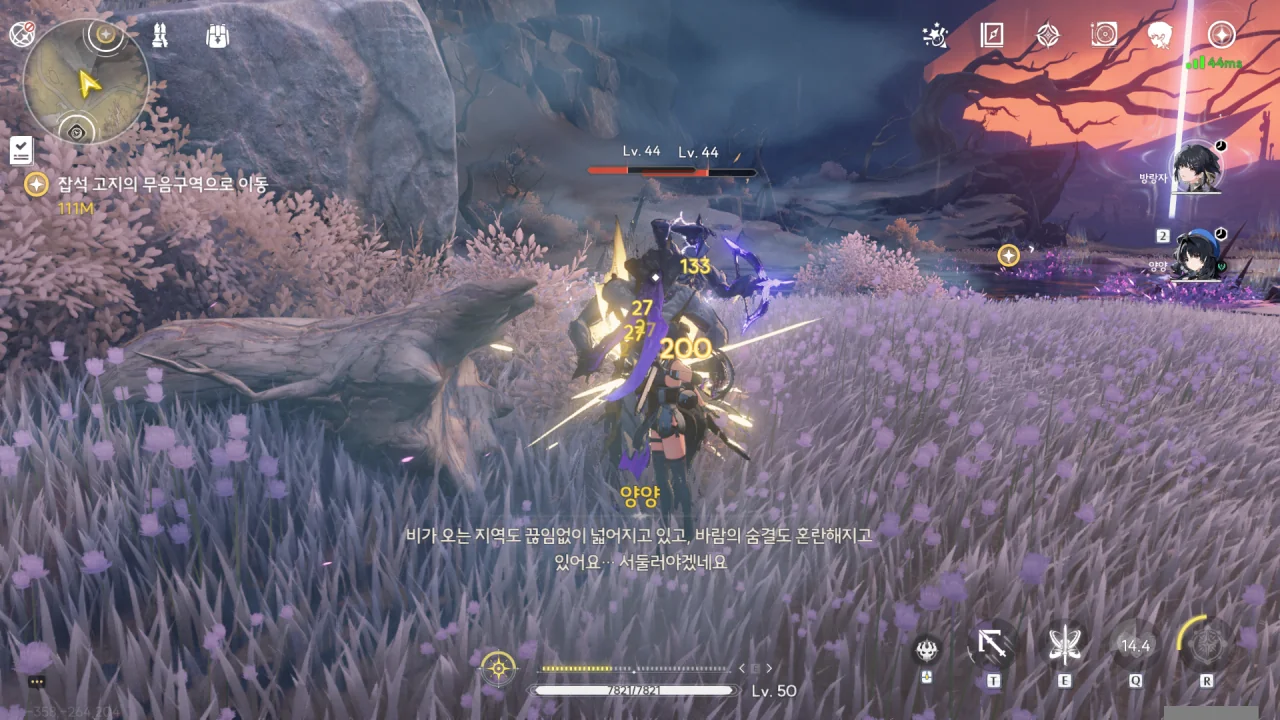Screen dimensions: 1280x720
Task: Open the circled star icon at top right
Action: tap(1221, 36)
